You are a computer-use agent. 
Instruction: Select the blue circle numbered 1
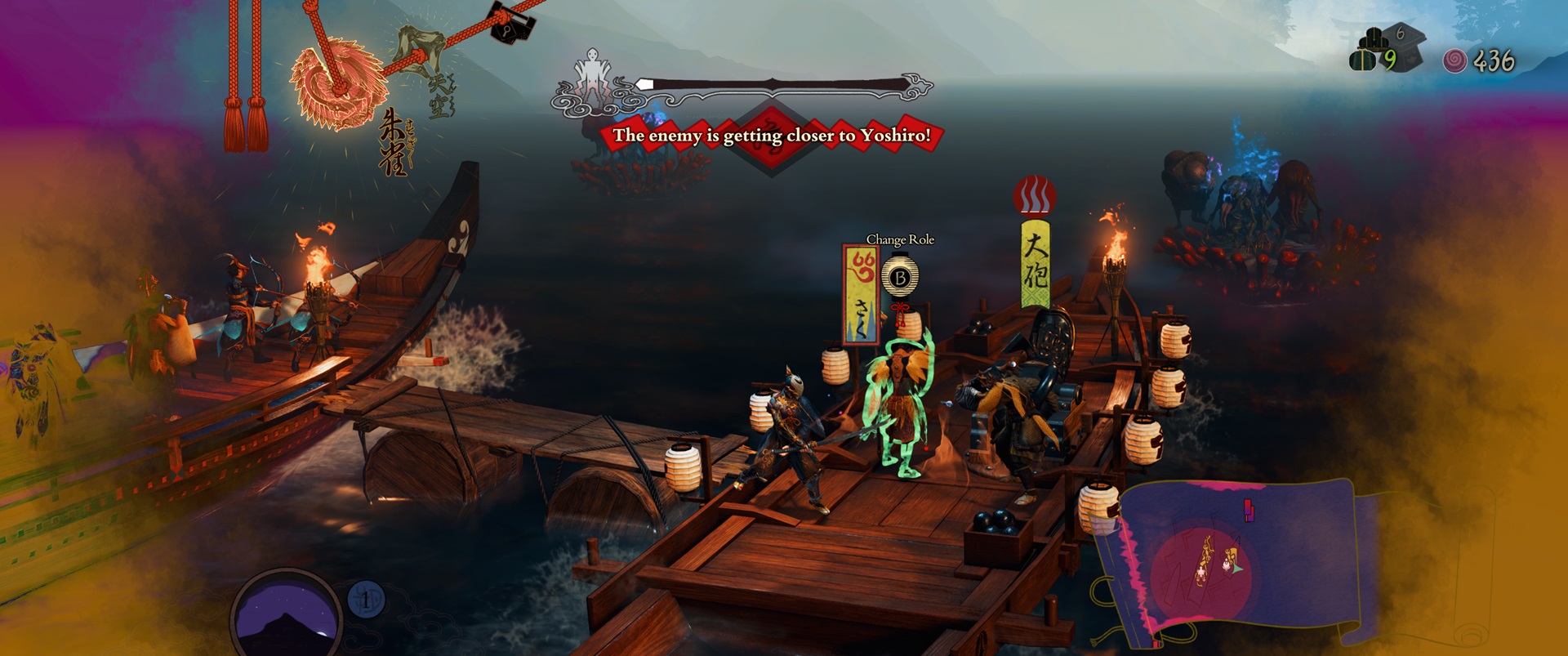(x=366, y=600)
